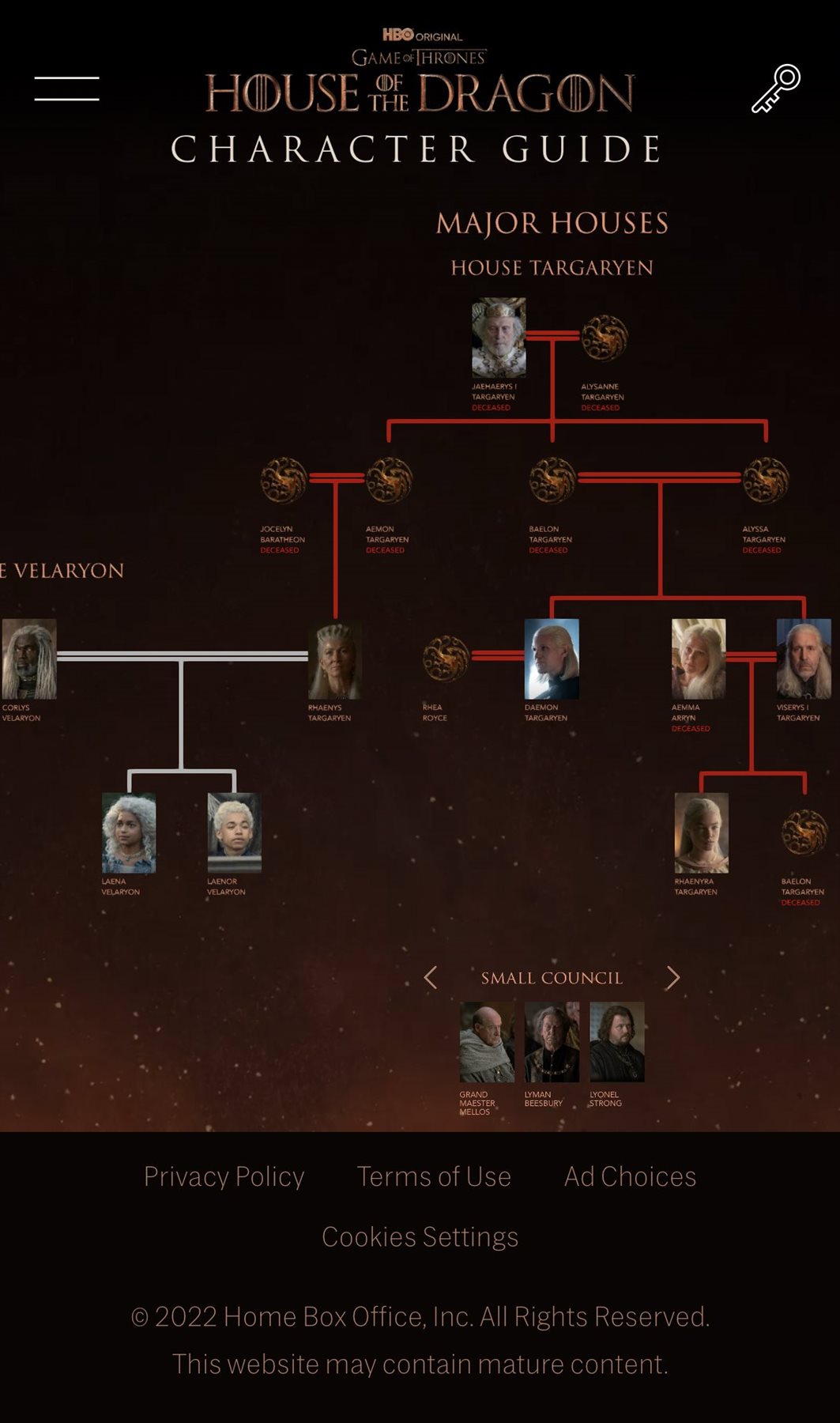This screenshot has width=840, height=1423.
Task: Open Lyman Beesbury's portrait
Action: coord(552,1042)
